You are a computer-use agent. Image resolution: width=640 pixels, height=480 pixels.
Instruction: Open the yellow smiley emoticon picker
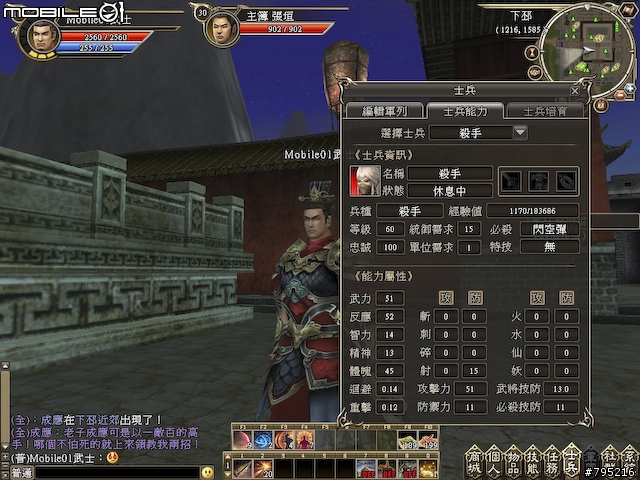coord(207,472)
